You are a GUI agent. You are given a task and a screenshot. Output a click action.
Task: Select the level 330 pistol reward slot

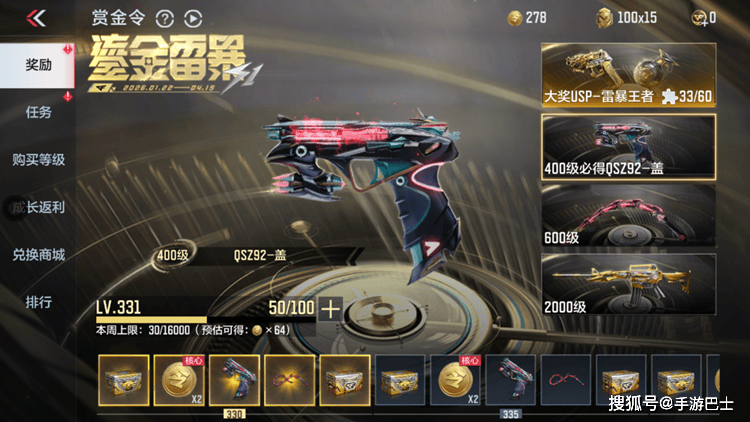tap(234, 381)
